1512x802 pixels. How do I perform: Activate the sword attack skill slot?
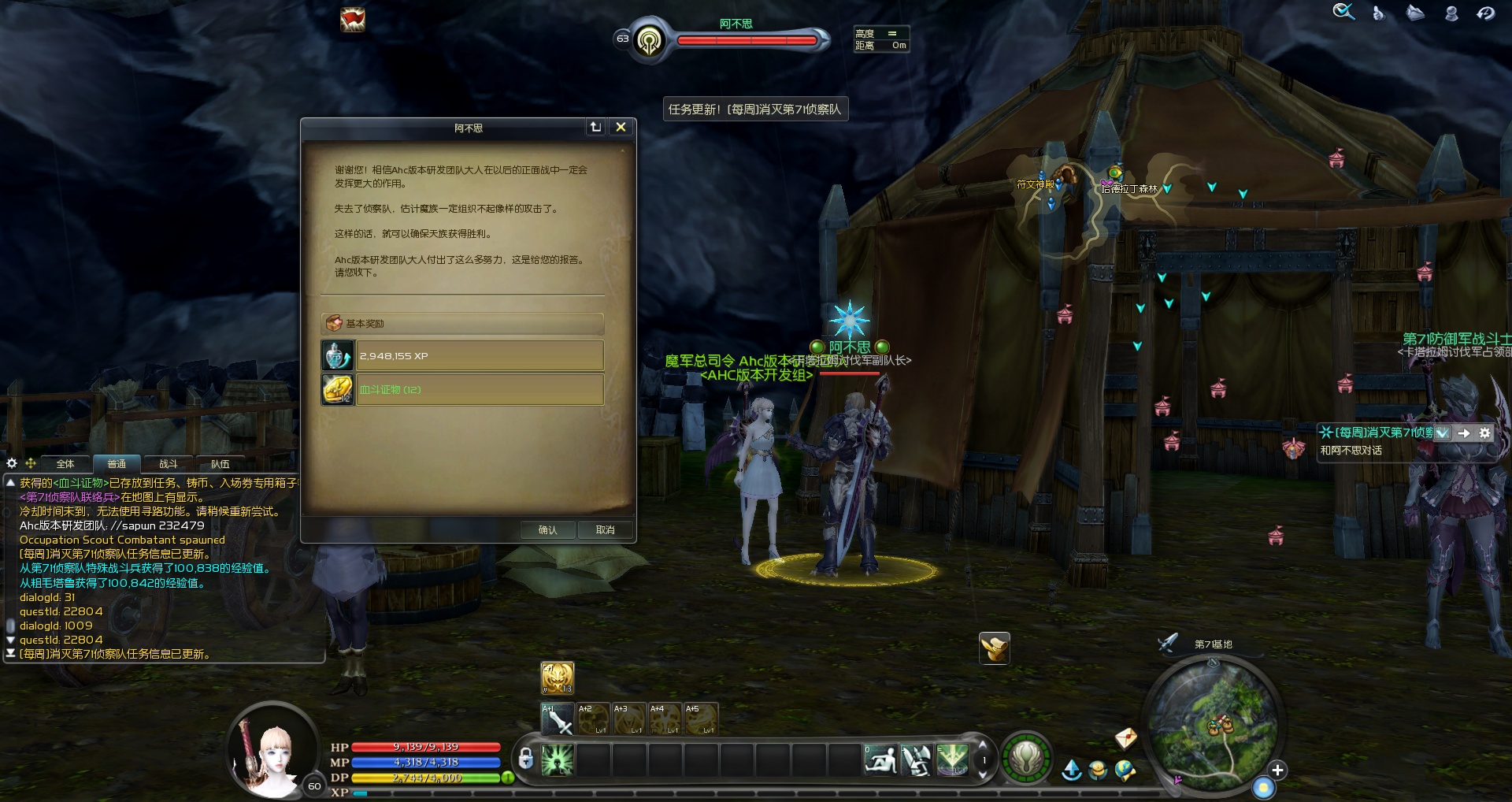click(558, 719)
